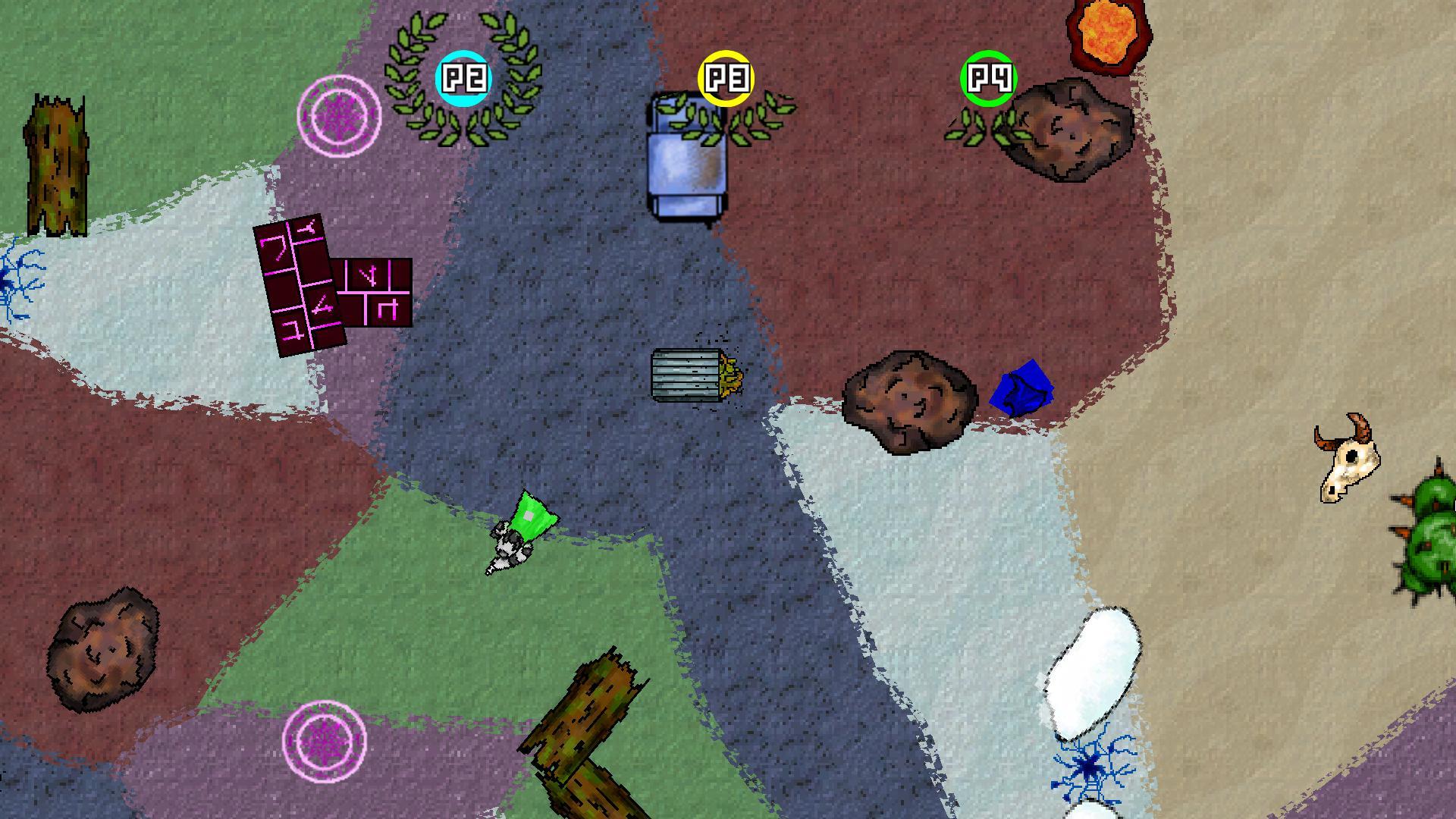
Task: Select the P4 player marker with green ring
Action: tap(987, 78)
